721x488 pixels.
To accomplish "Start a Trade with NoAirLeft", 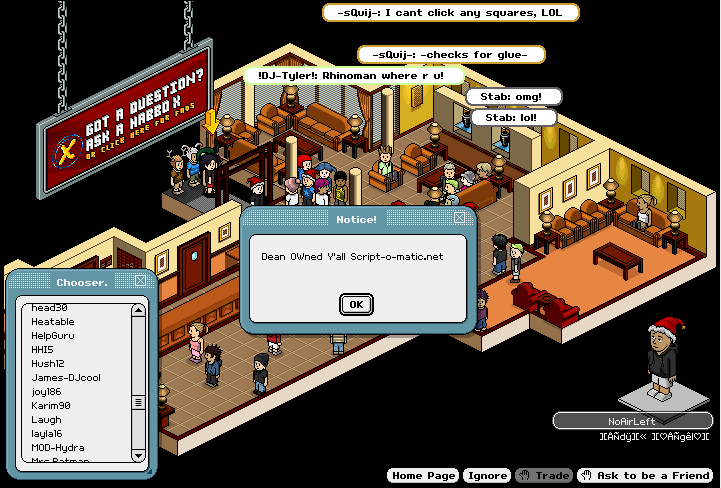I will pos(545,476).
